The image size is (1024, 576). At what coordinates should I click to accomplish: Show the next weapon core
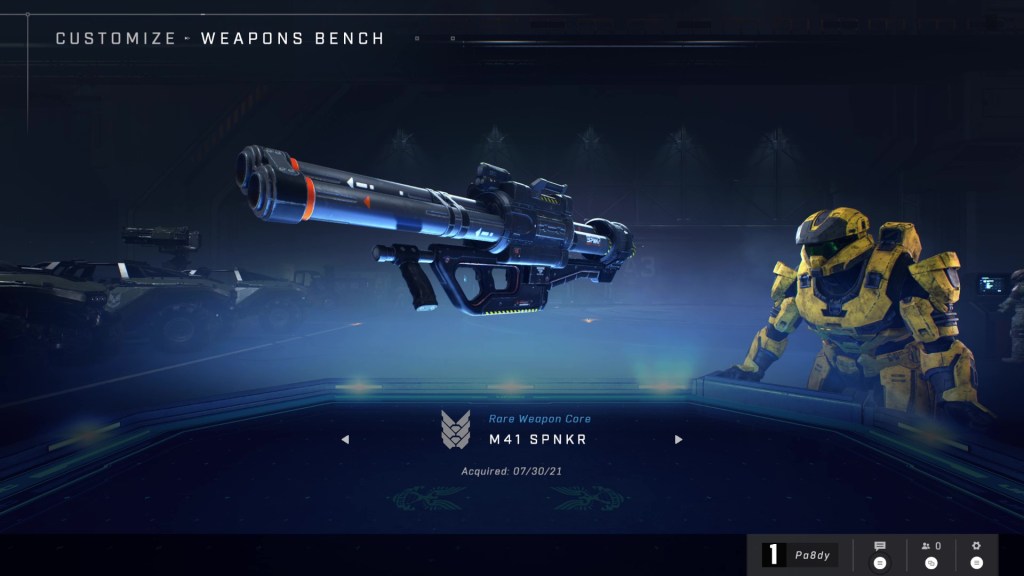tap(679, 439)
